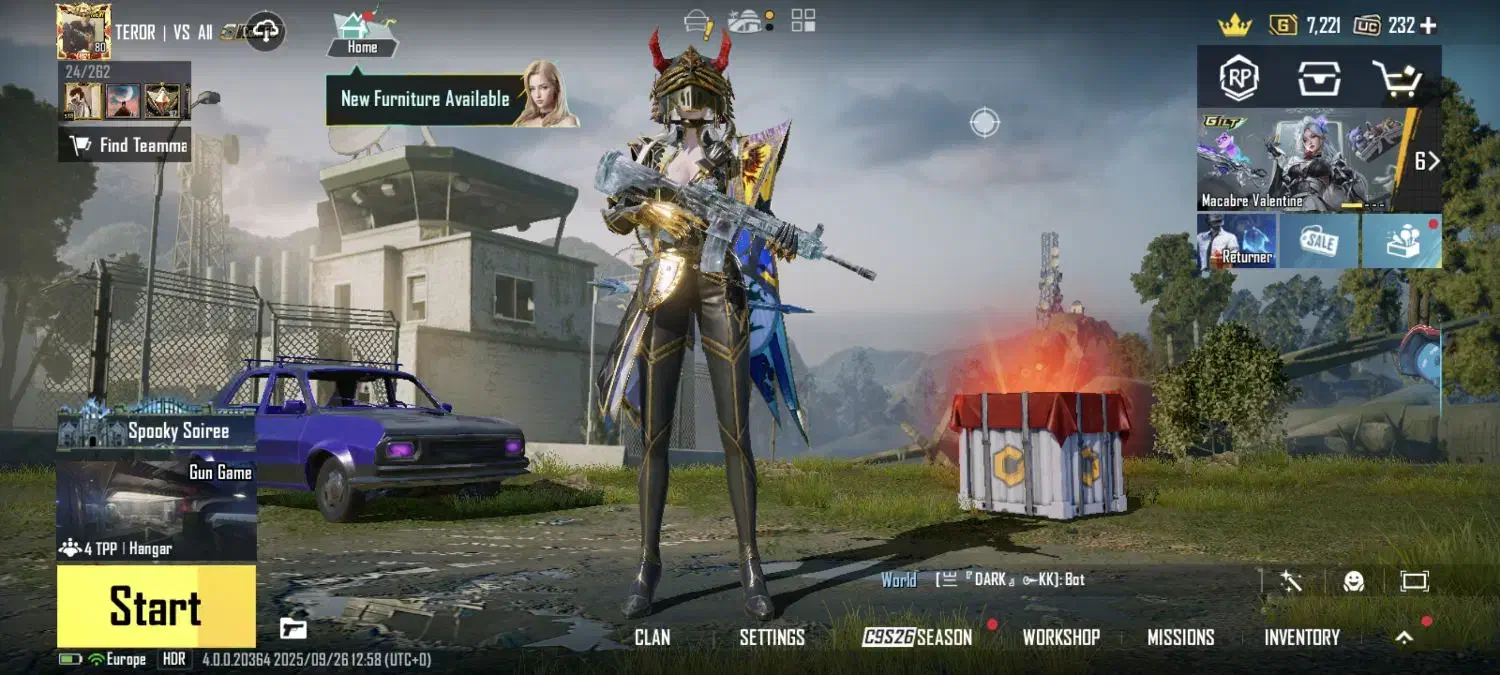The height and width of the screenshot is (675, 1500).
Task: Open the SALE offers tile
Action: tap(1318, 241)
